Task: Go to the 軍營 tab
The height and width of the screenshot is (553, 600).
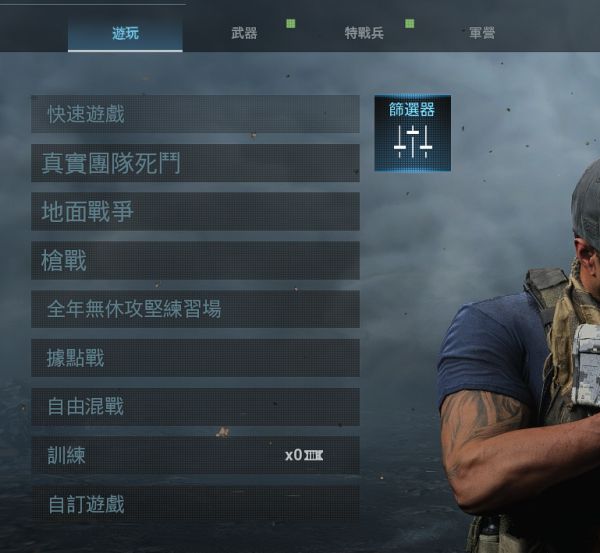Action: [x=481, y=33]
